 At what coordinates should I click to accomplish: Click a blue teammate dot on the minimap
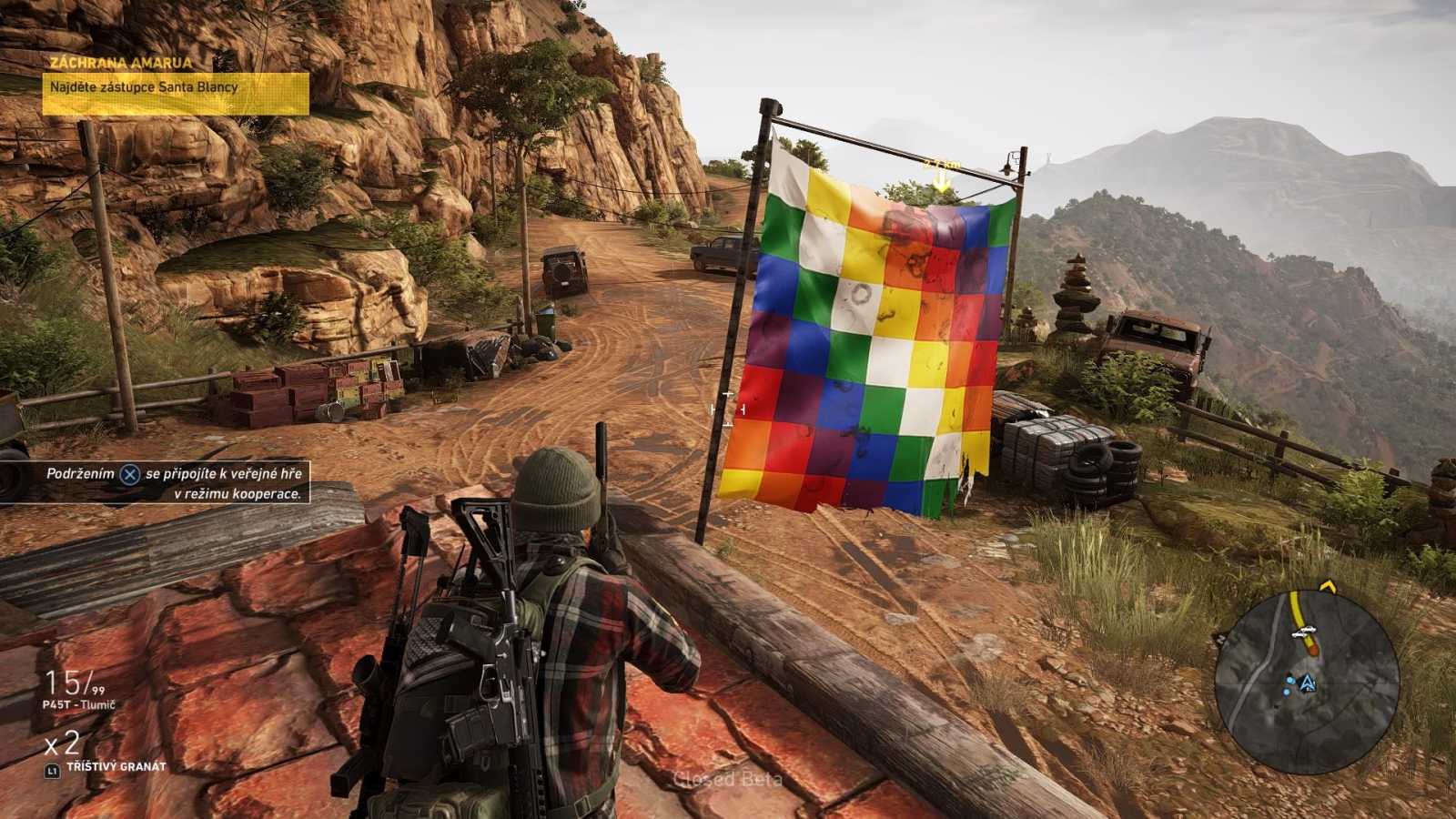(1289, 681)
